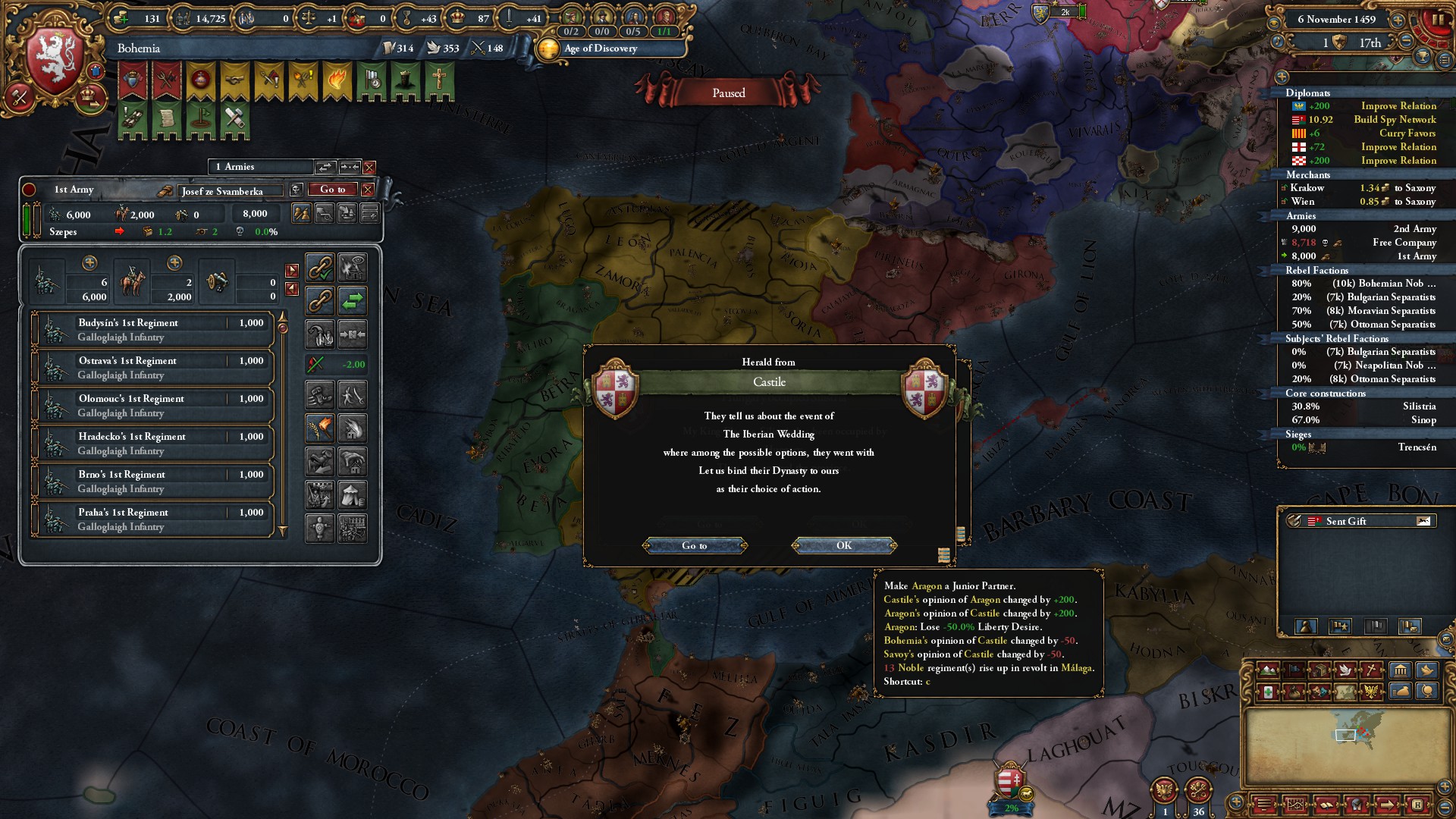
Task: Open general Josef ze Svamberka's field
Action: pos(230,191)
